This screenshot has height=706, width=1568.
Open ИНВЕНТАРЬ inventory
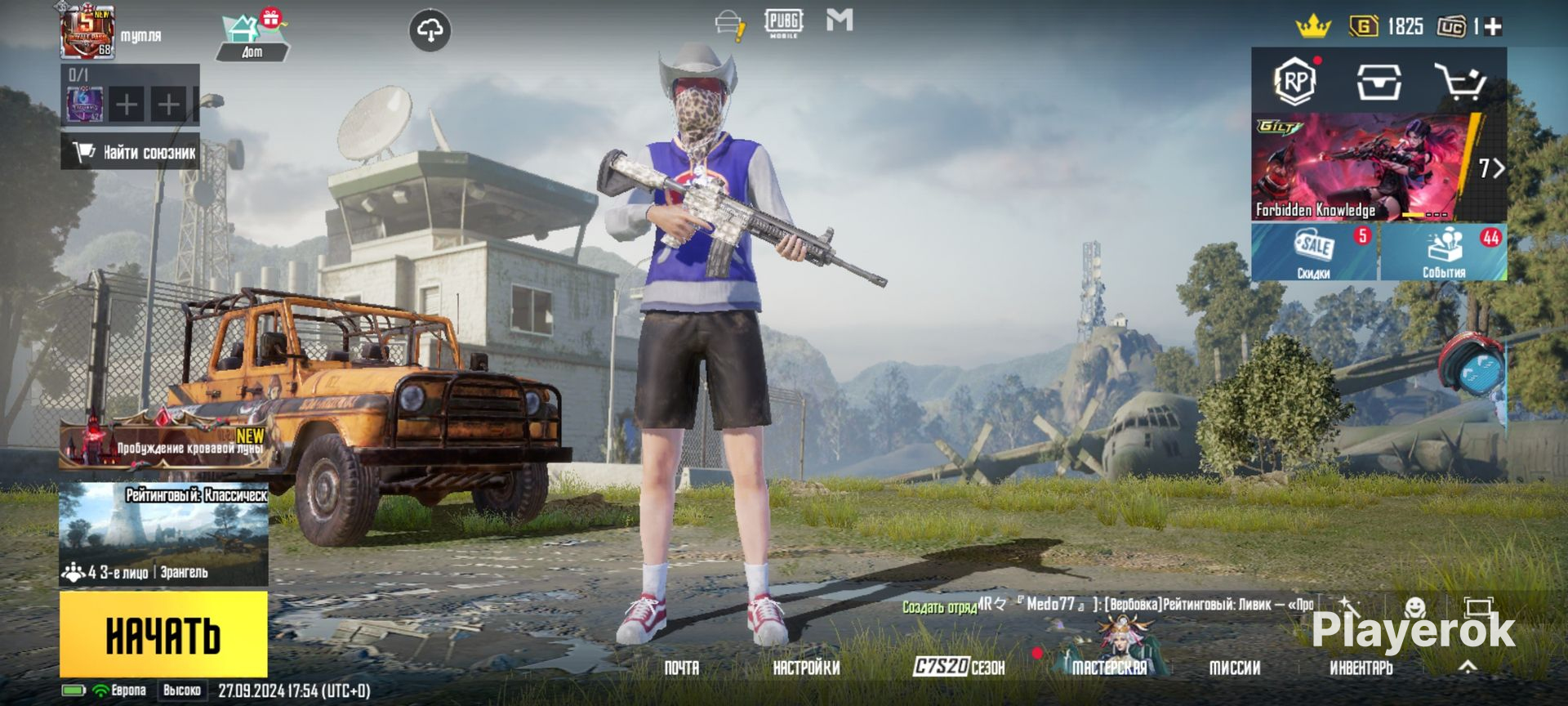tap(1361, 668)
